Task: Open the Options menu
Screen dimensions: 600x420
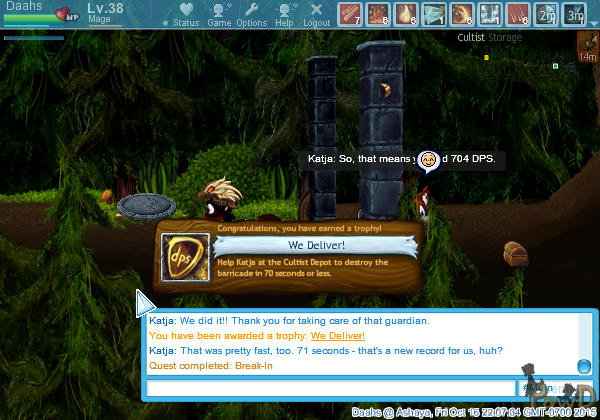Action: pos(251,15)
